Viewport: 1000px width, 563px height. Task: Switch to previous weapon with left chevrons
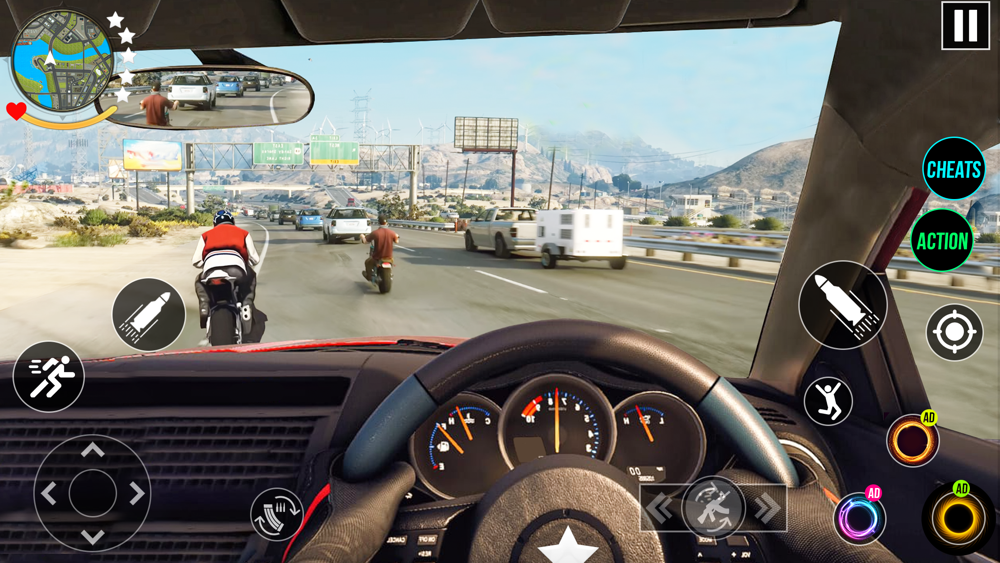point(660,508)
